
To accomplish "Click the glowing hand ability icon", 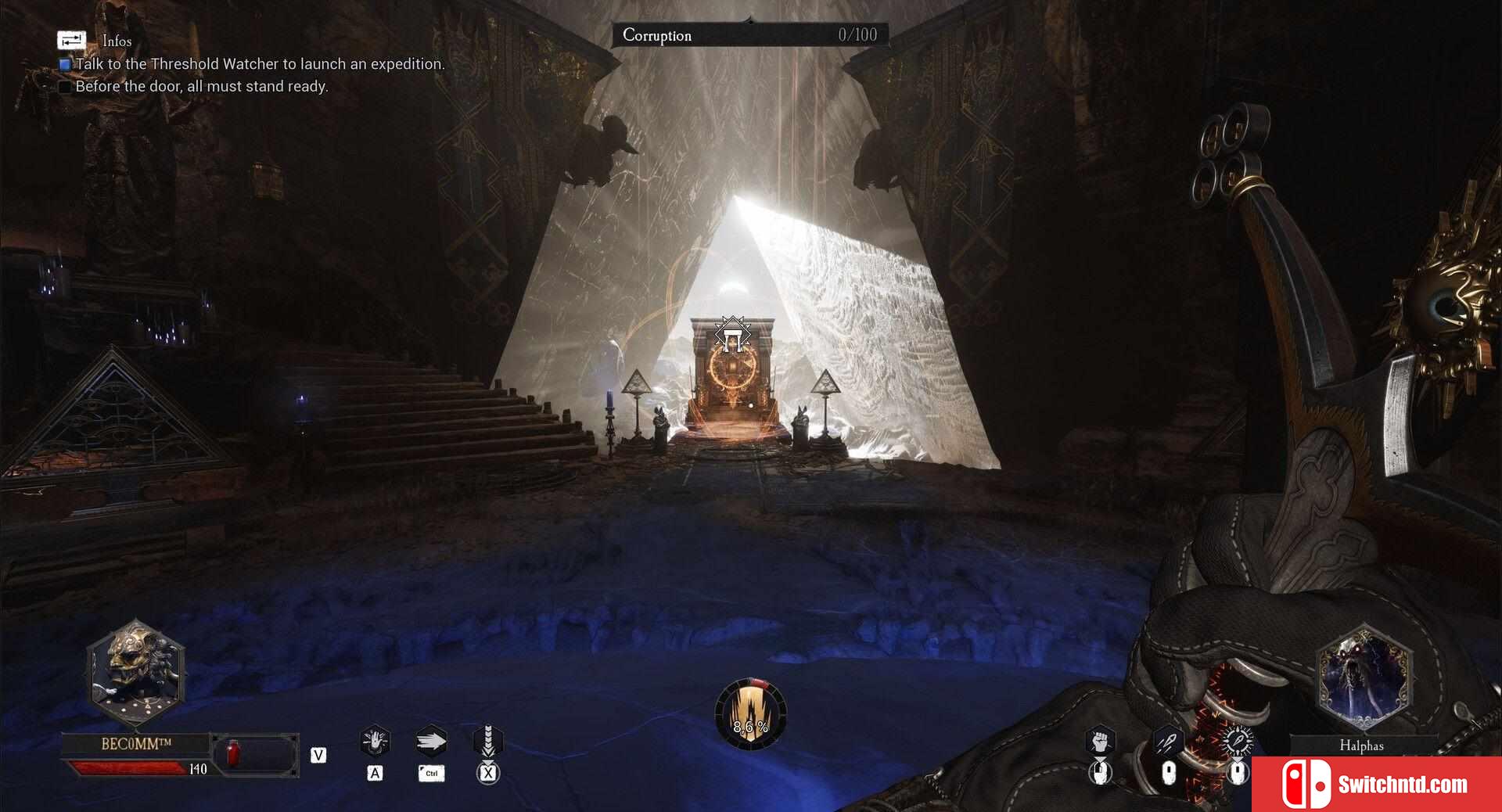I will pyautogui.click(x=375, y=740).
